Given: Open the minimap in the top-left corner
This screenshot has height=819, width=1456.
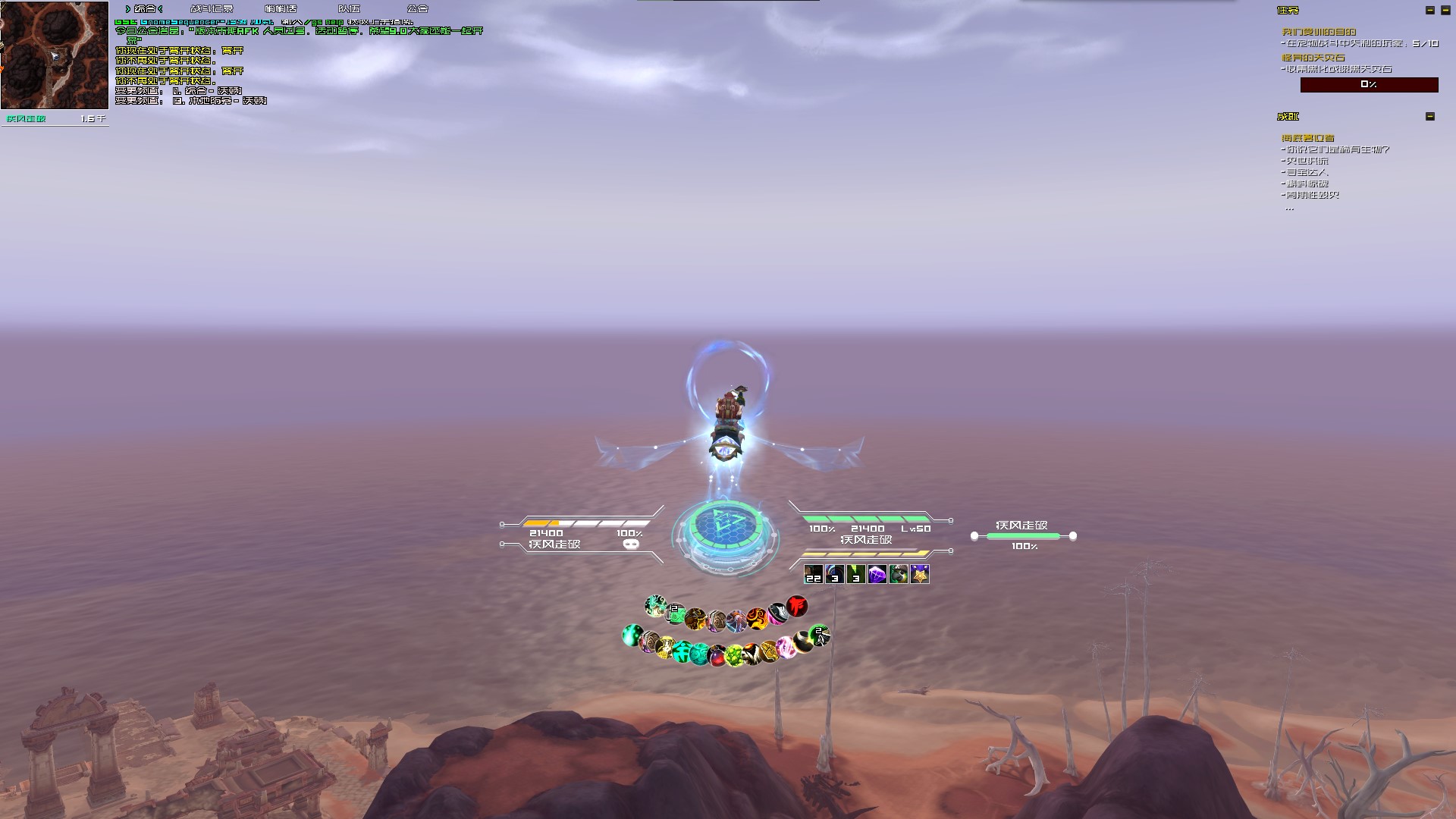Looking at the screenshot, I should 53,55.
